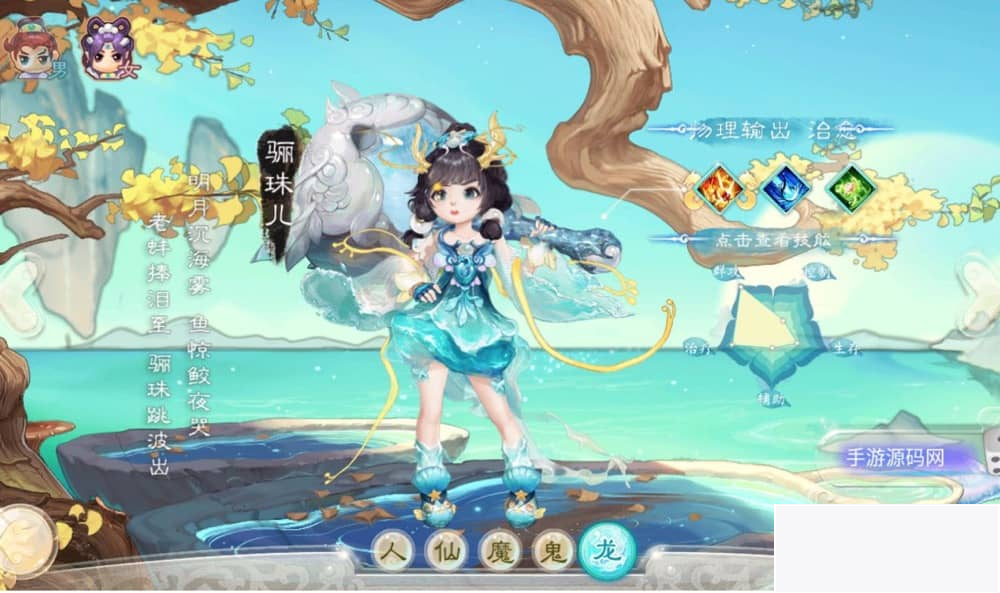The height and width of the screenshot is (593, 1000).
Task: View the green healing skill icon
Action: pos(851,188)
